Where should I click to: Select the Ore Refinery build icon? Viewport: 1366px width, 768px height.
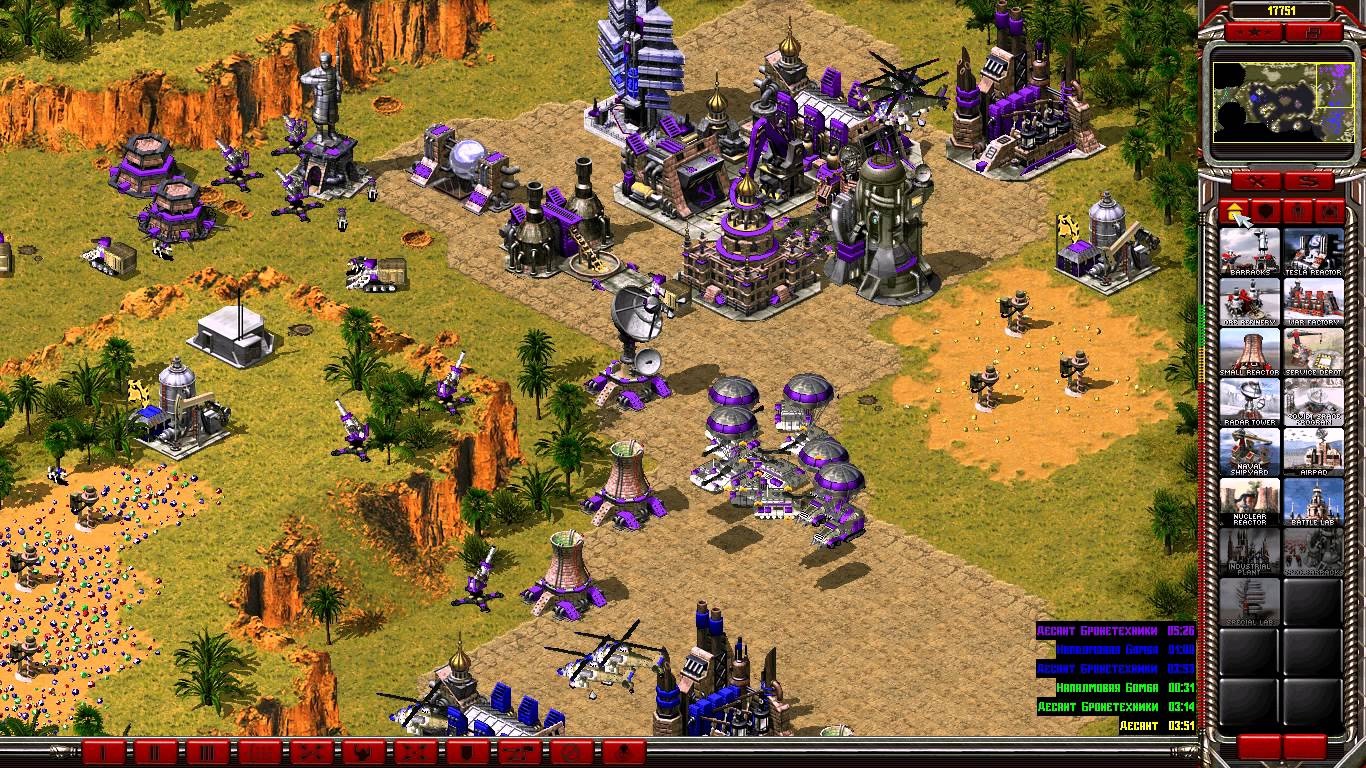tap(1249, 303)
